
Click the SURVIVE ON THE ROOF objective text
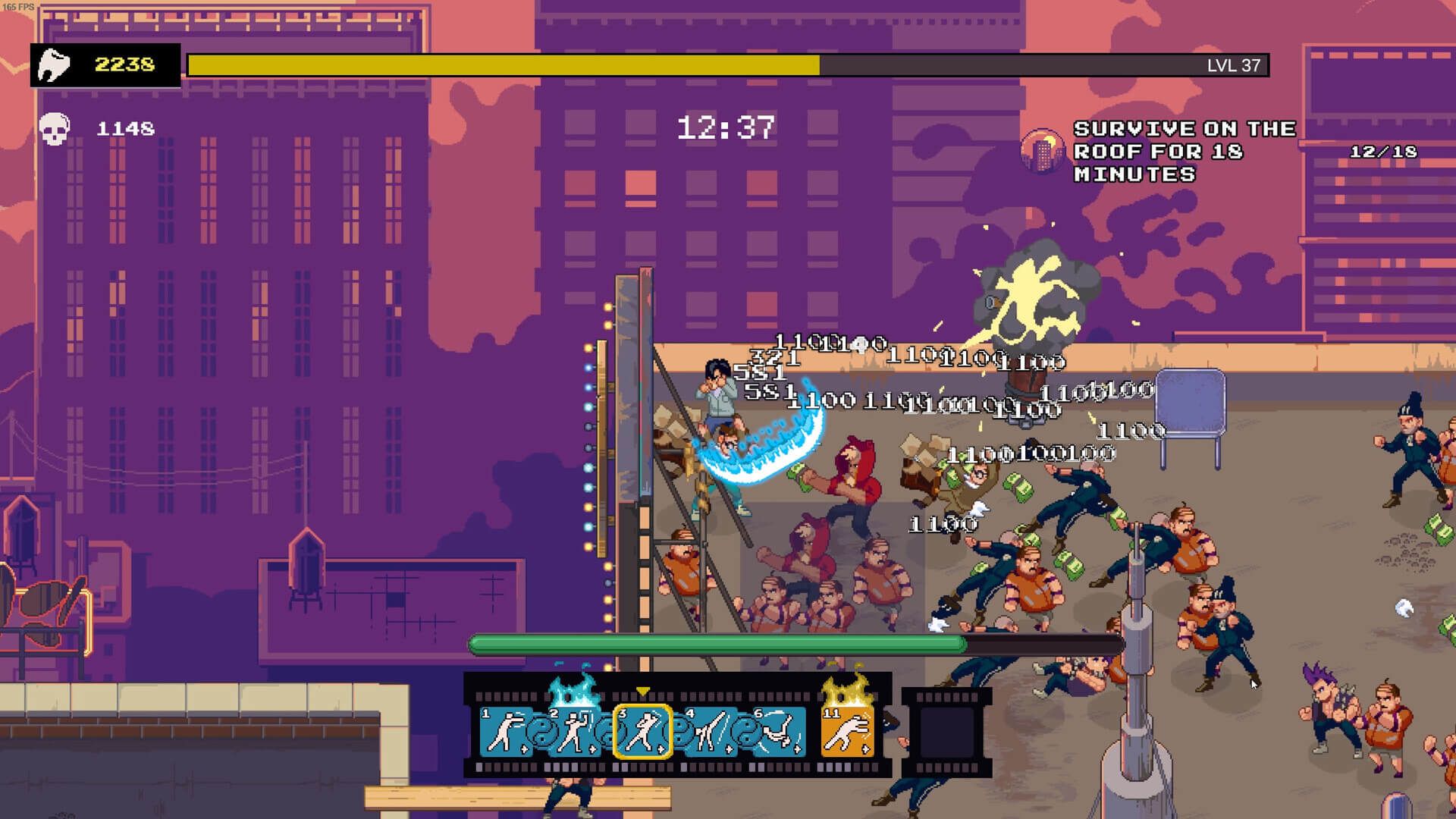[1183, 152]
